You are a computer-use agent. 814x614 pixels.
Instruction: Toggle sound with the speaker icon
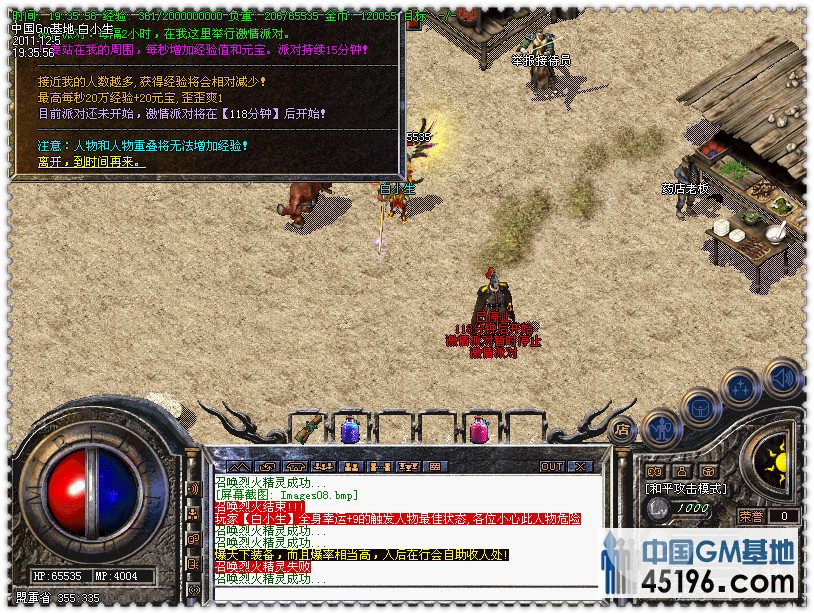782,377
